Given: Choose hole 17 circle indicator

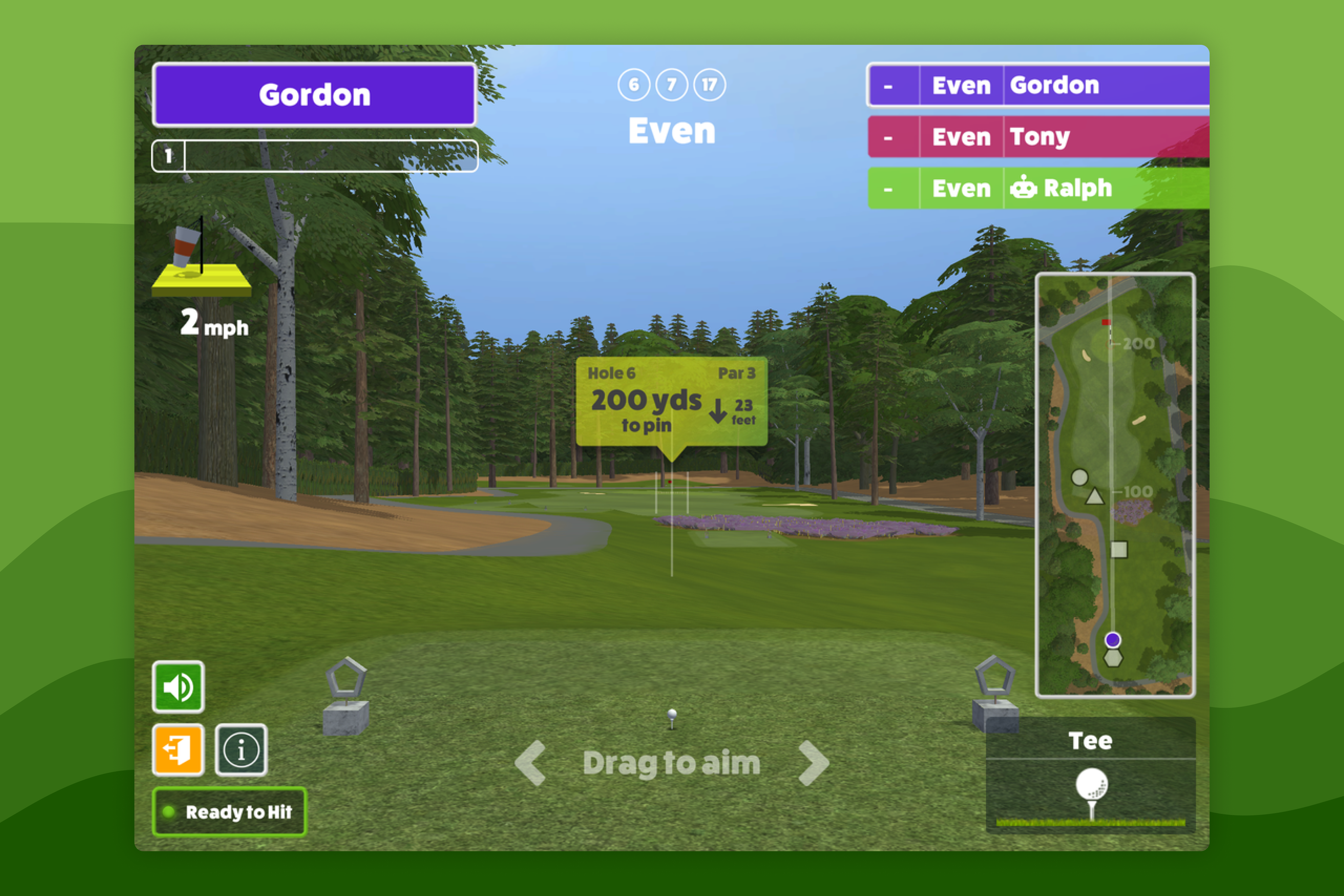Looking at the screenshot, I should click(x=709, y=85).
